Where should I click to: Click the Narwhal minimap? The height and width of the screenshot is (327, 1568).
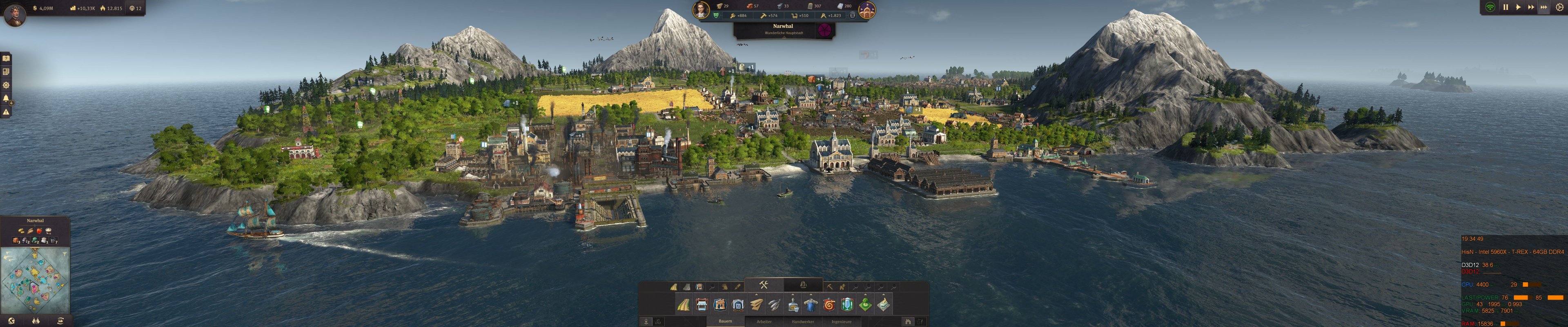pos(35,281)
